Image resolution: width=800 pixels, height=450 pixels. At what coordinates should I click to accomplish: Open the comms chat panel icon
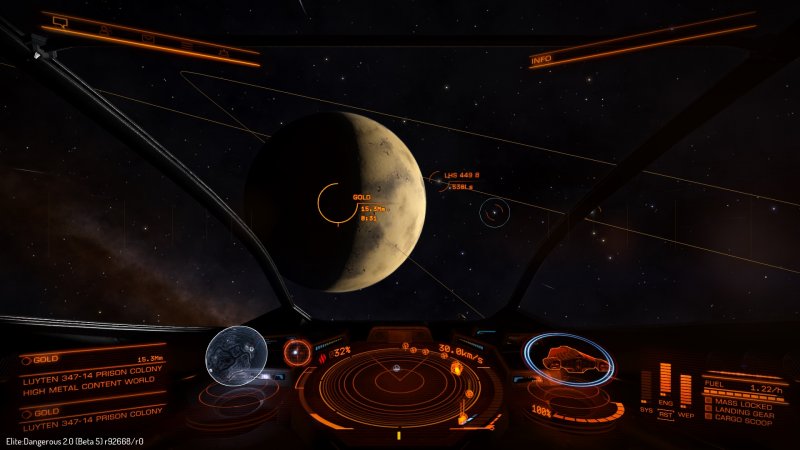(x=60, y=21)
